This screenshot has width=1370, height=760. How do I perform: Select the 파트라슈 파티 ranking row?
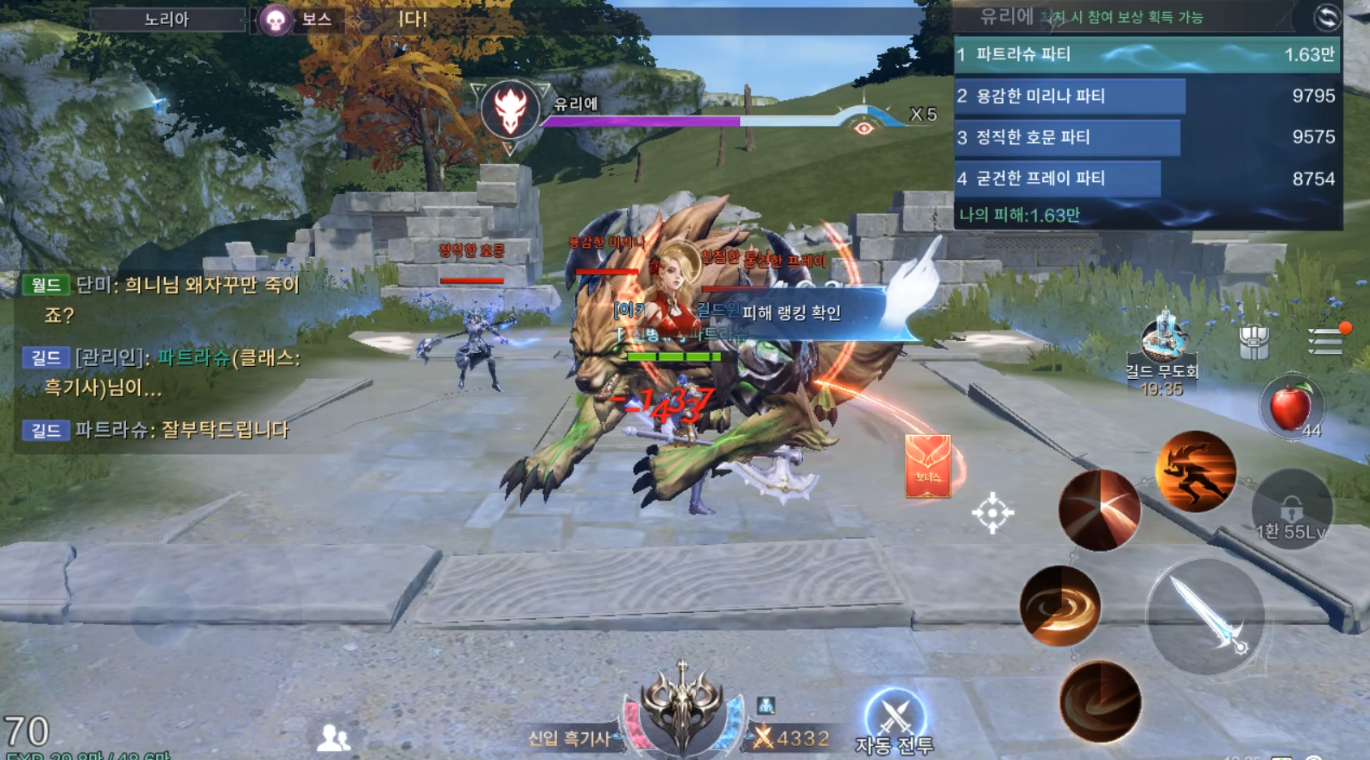[x=1147, y=55]
